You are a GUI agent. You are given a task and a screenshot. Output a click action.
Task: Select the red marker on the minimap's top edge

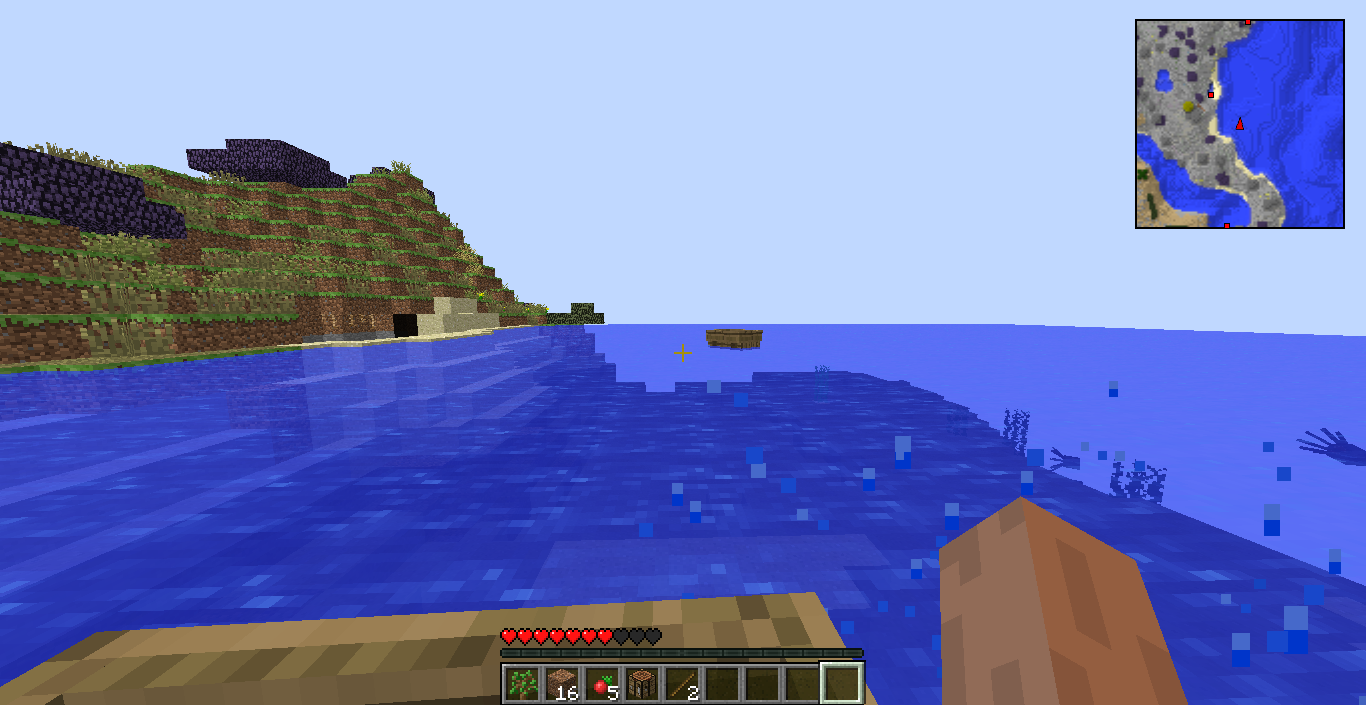click(1248, 21)
